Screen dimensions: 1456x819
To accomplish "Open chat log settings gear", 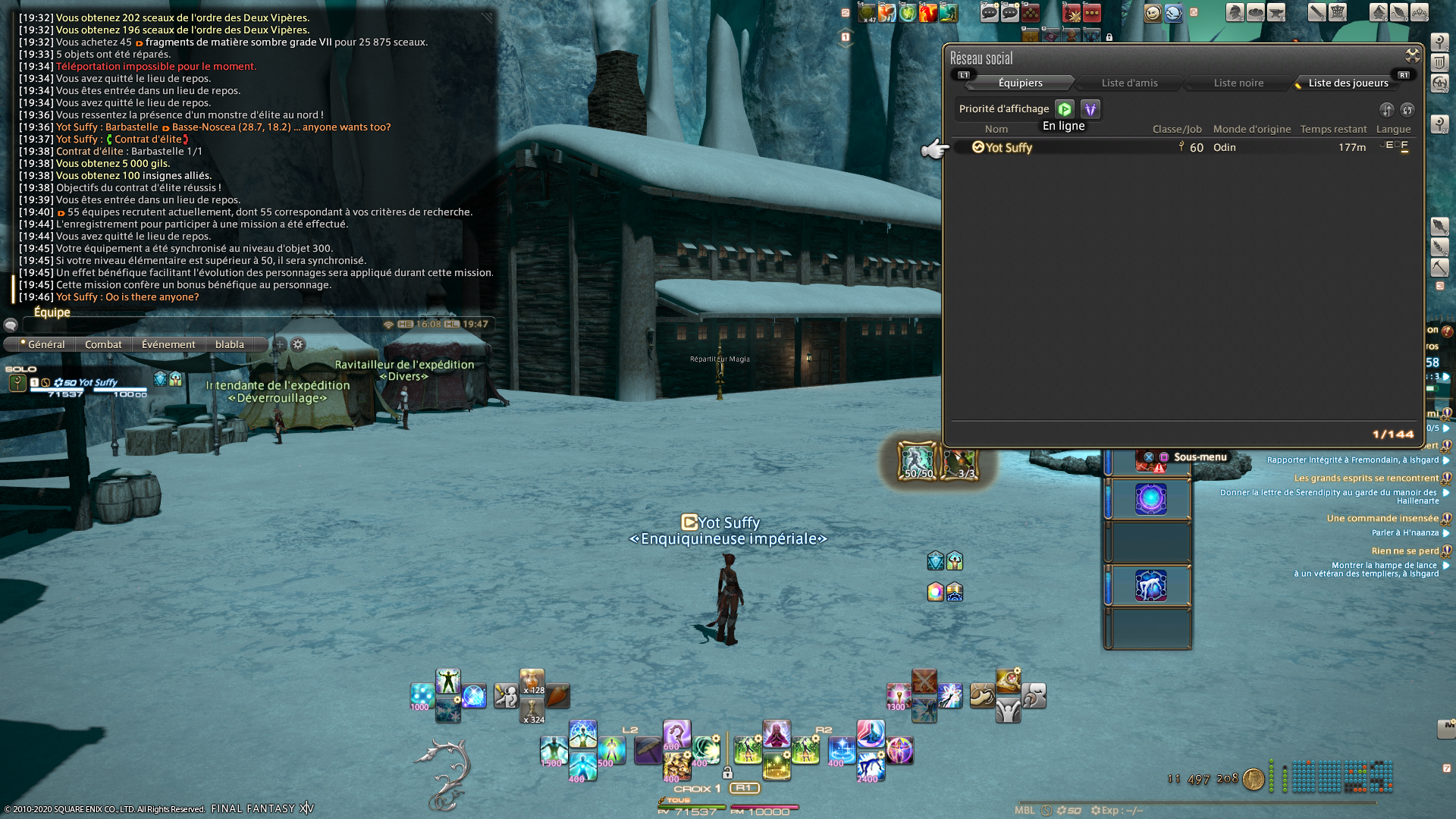I will pyautogui.click(x=298, y=344).
